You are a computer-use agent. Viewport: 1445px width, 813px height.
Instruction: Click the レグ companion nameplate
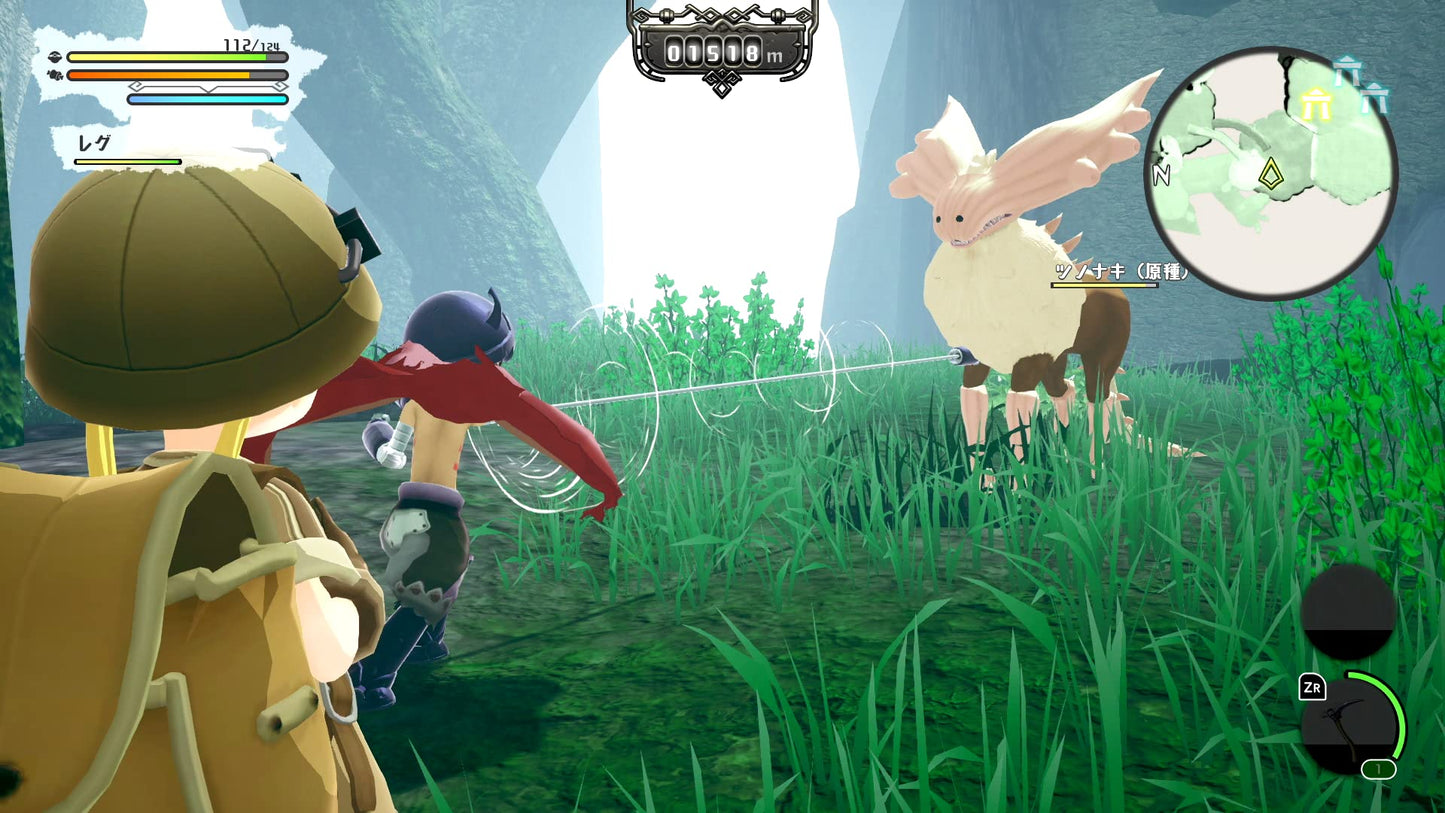pyautogui.click(x=97, y=142)
